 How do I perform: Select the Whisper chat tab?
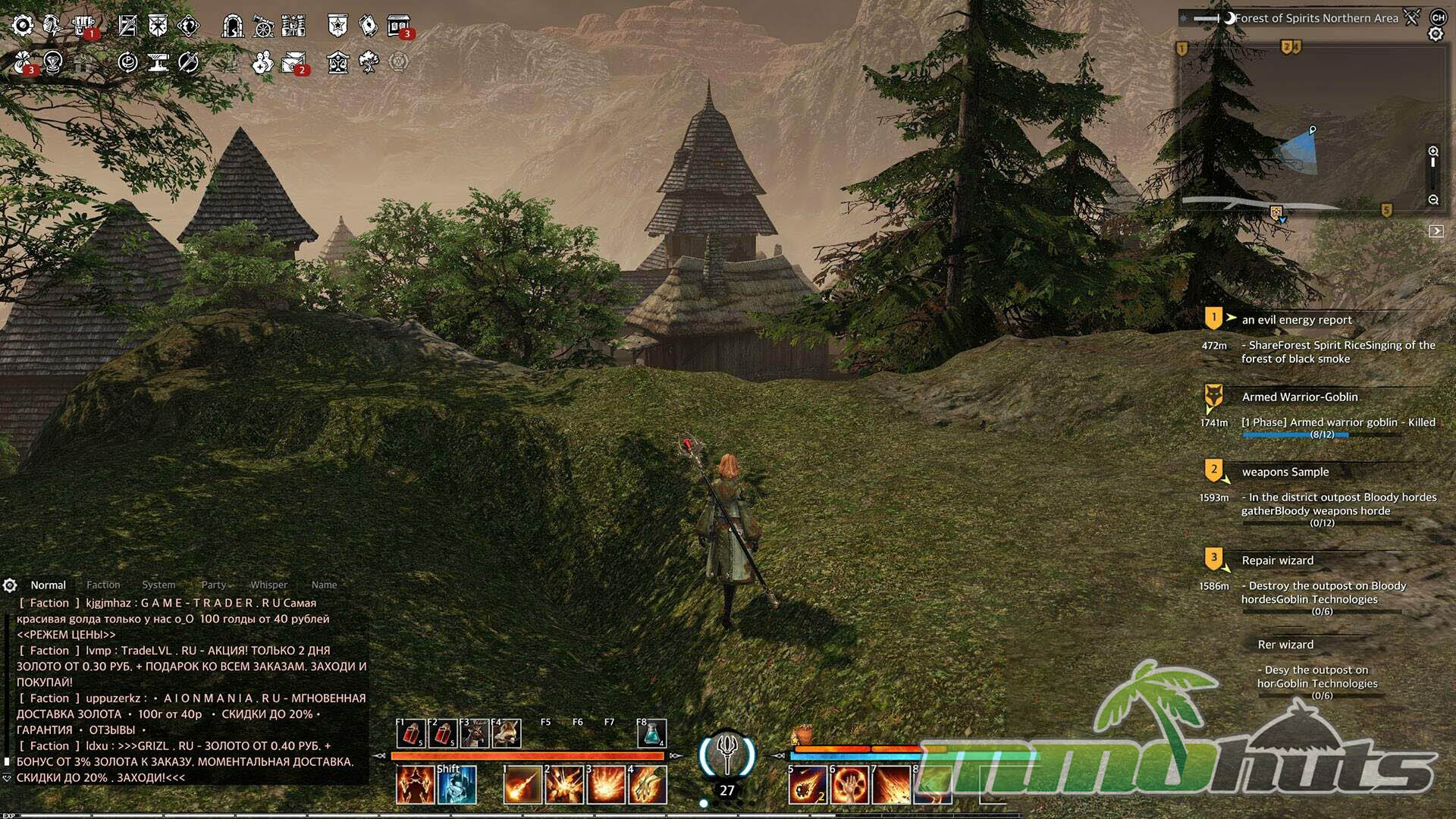coord(268,585)
